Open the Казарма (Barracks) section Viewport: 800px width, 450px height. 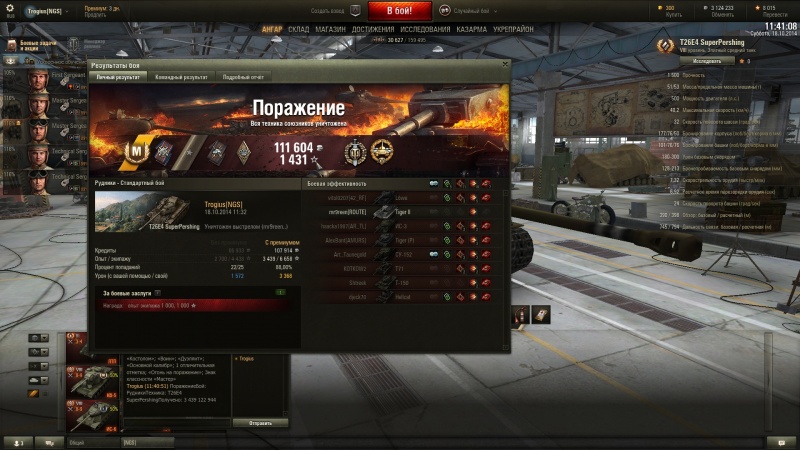click(472, 30)
